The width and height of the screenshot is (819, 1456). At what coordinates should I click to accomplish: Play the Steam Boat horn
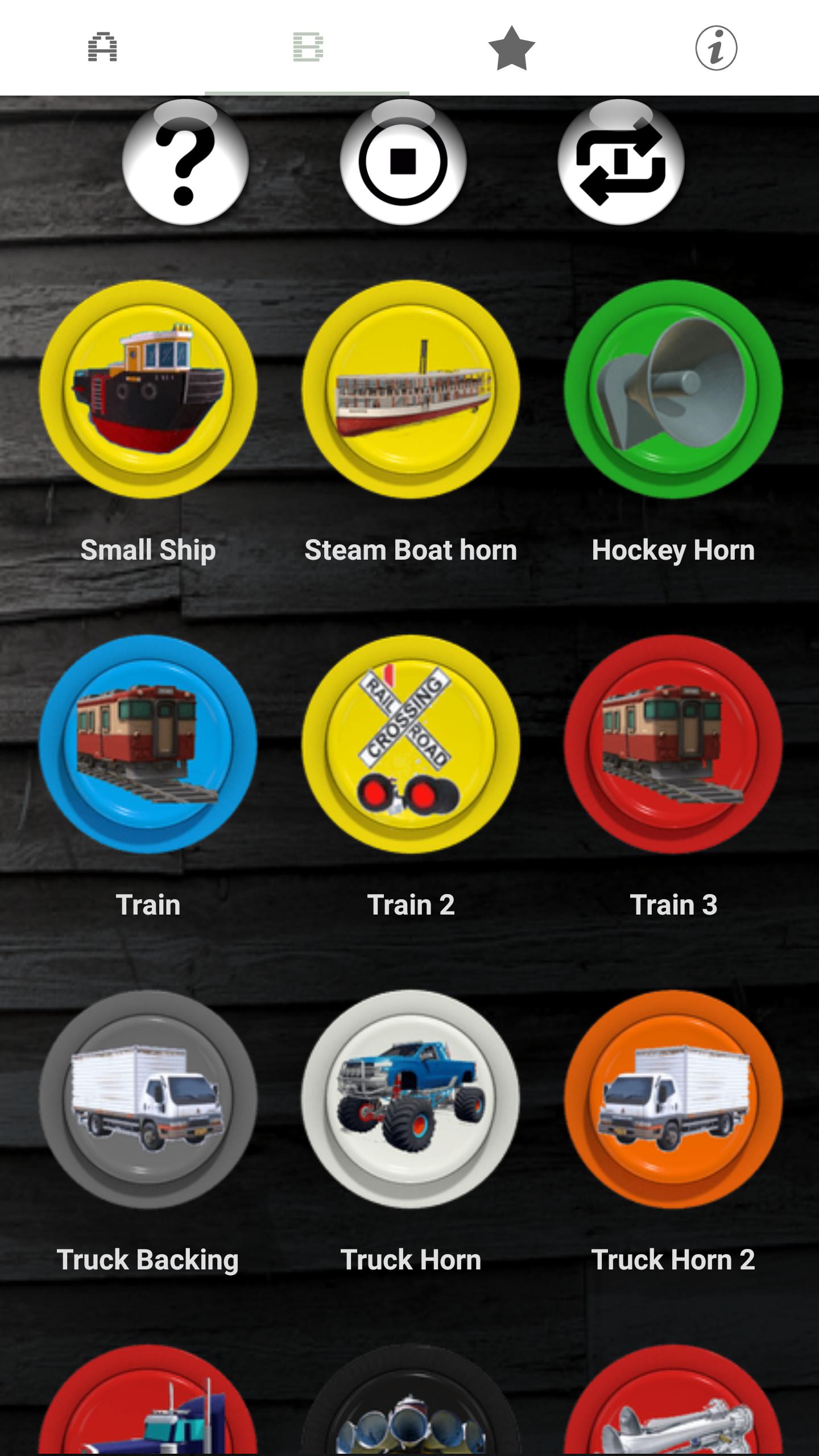coord(411,390)
